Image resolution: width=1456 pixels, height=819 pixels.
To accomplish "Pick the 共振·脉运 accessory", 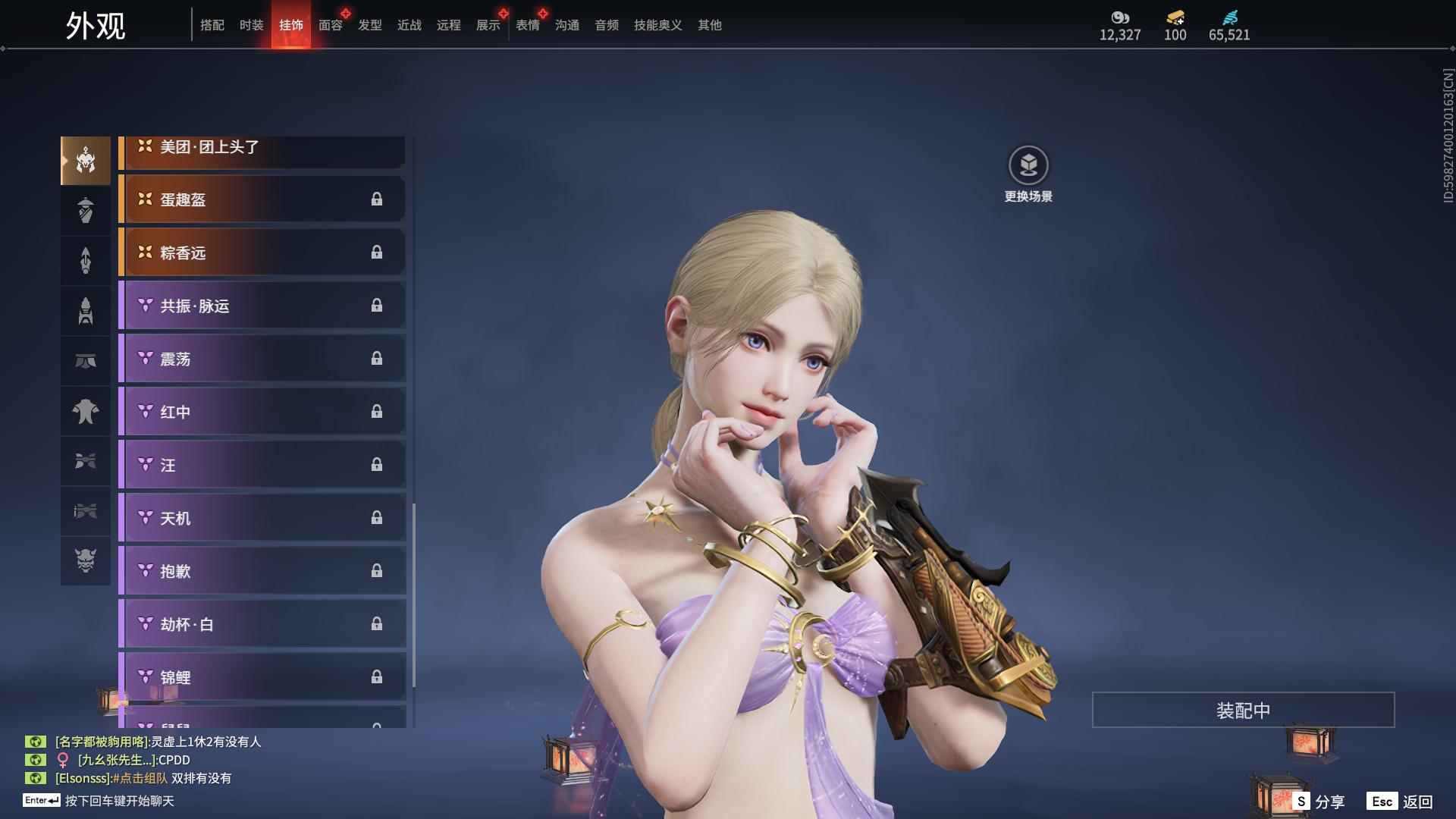I will coord(262,306).
